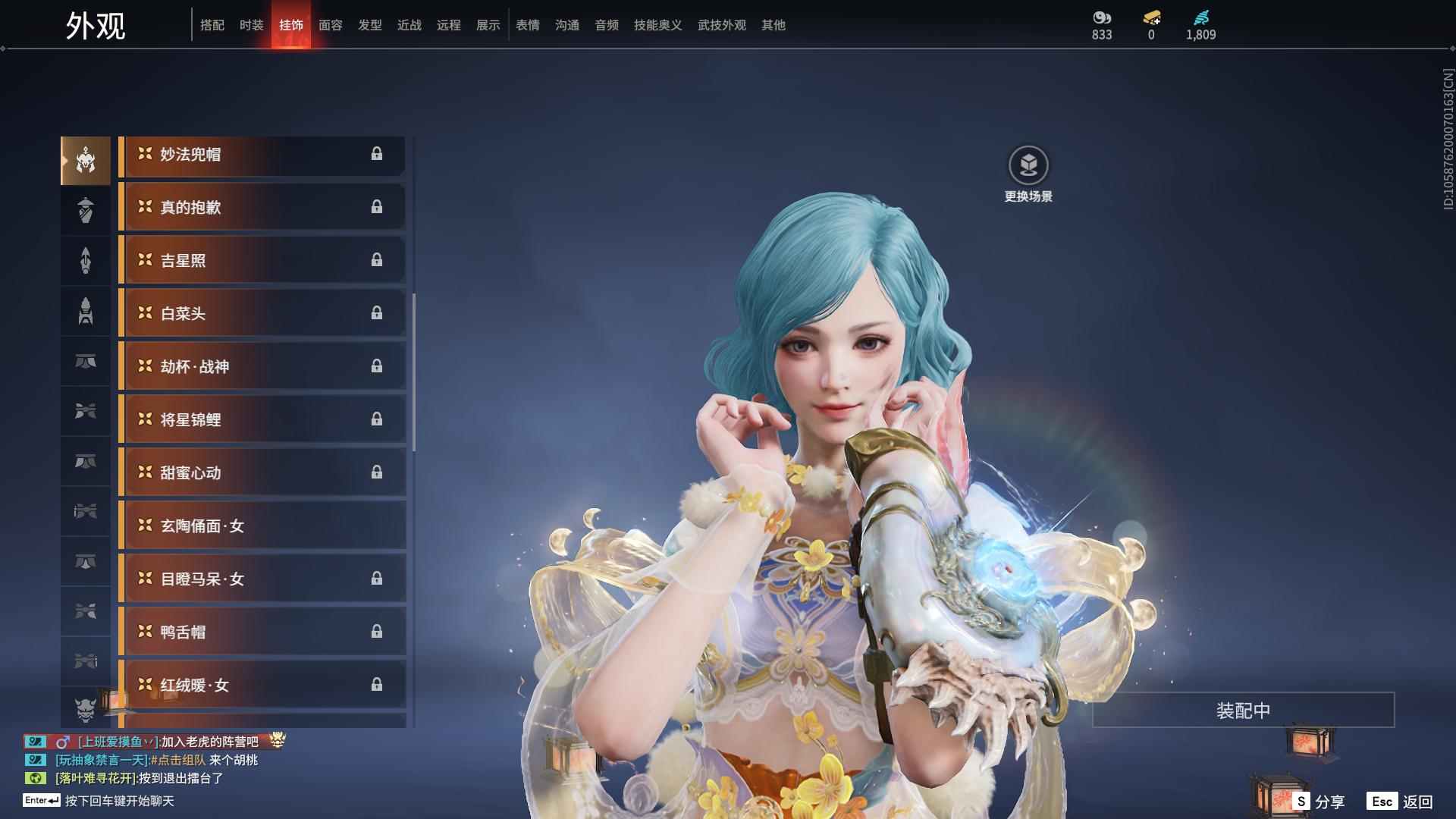
Task: Select the 面容 tab
Action: 330,25
